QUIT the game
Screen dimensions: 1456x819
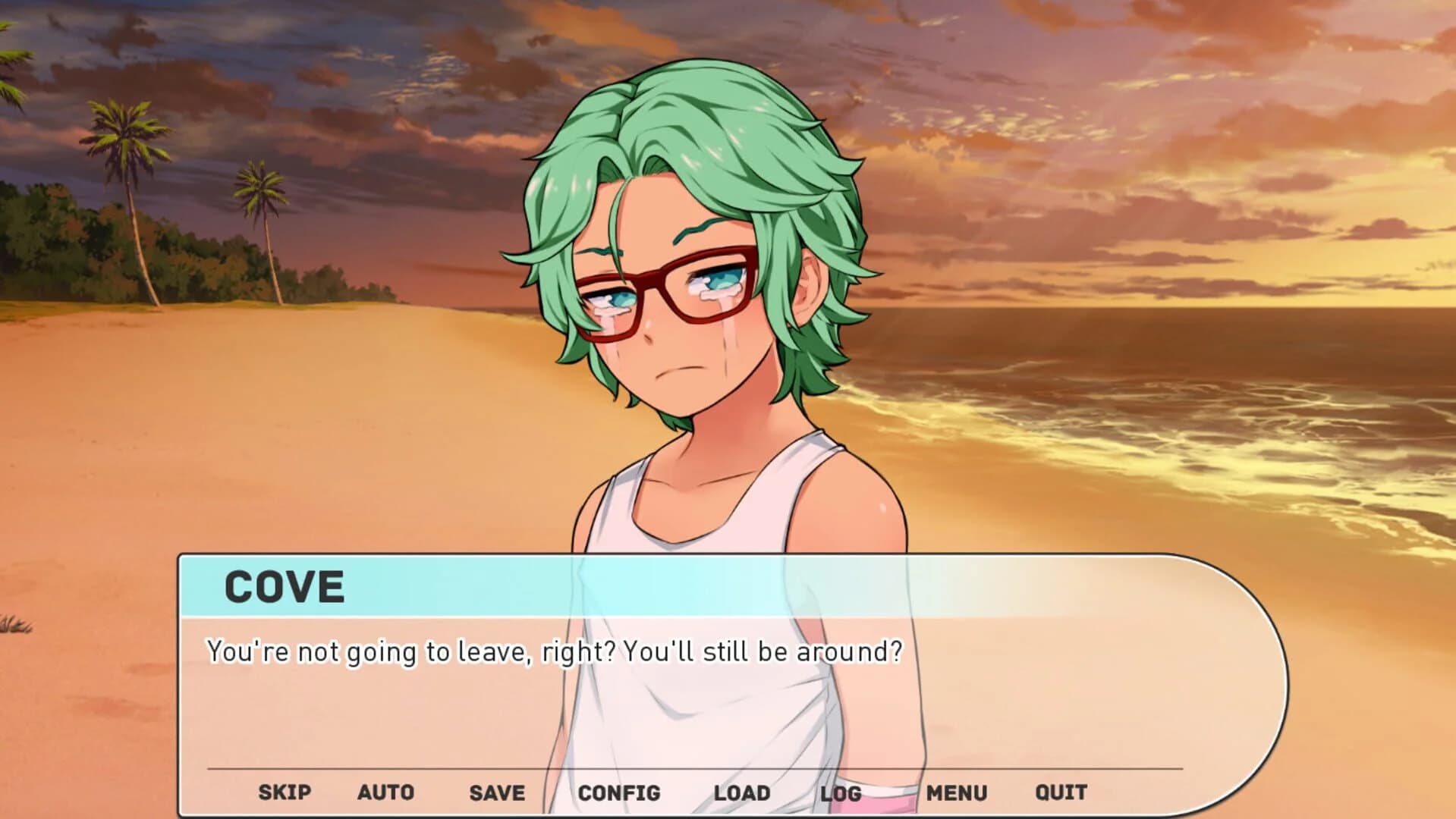[x=1061, y=793]
